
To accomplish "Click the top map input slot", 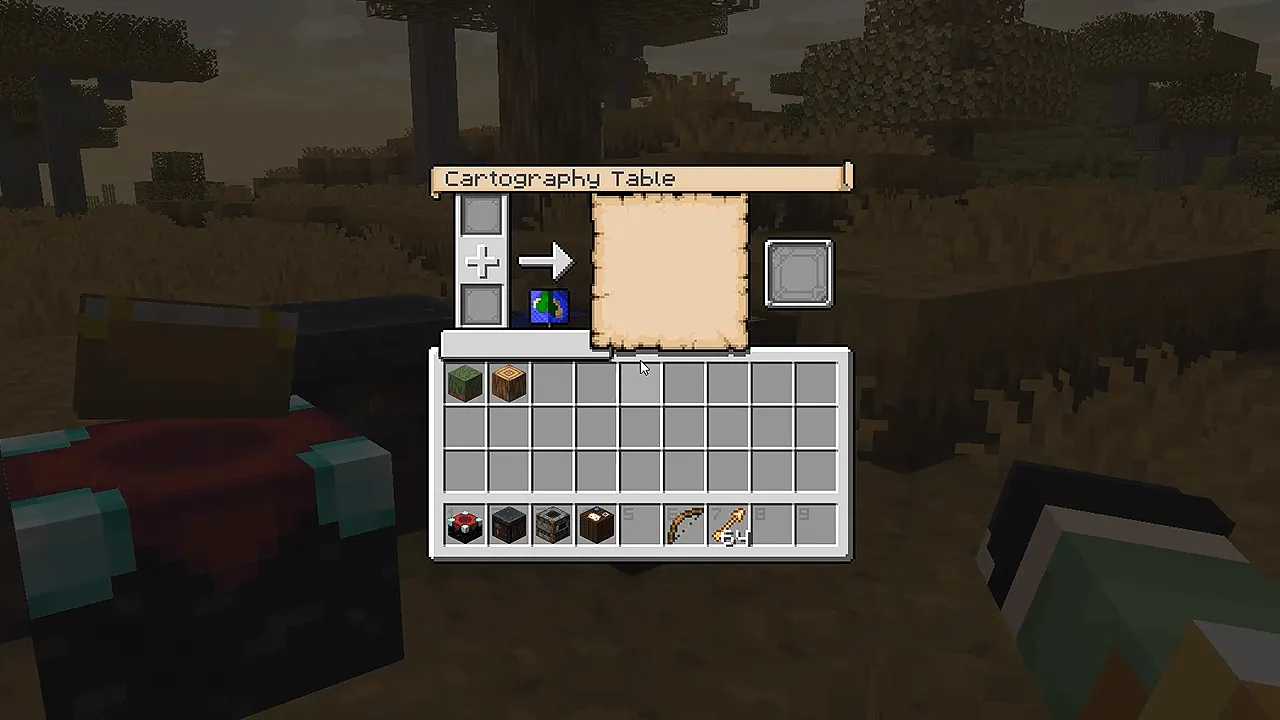I will (481, 213).
